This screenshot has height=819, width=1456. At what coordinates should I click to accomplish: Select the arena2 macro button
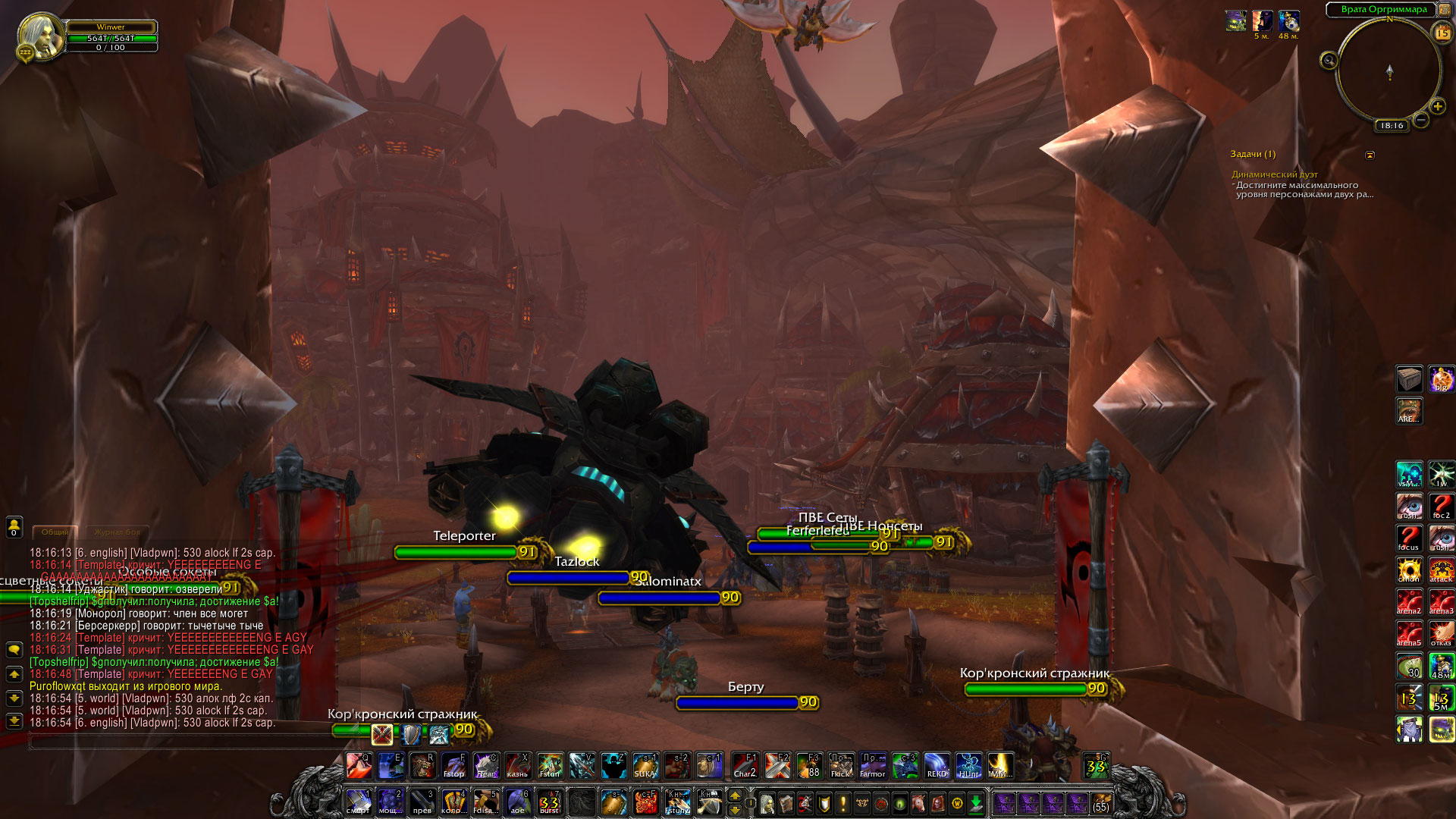[1409, 601]
